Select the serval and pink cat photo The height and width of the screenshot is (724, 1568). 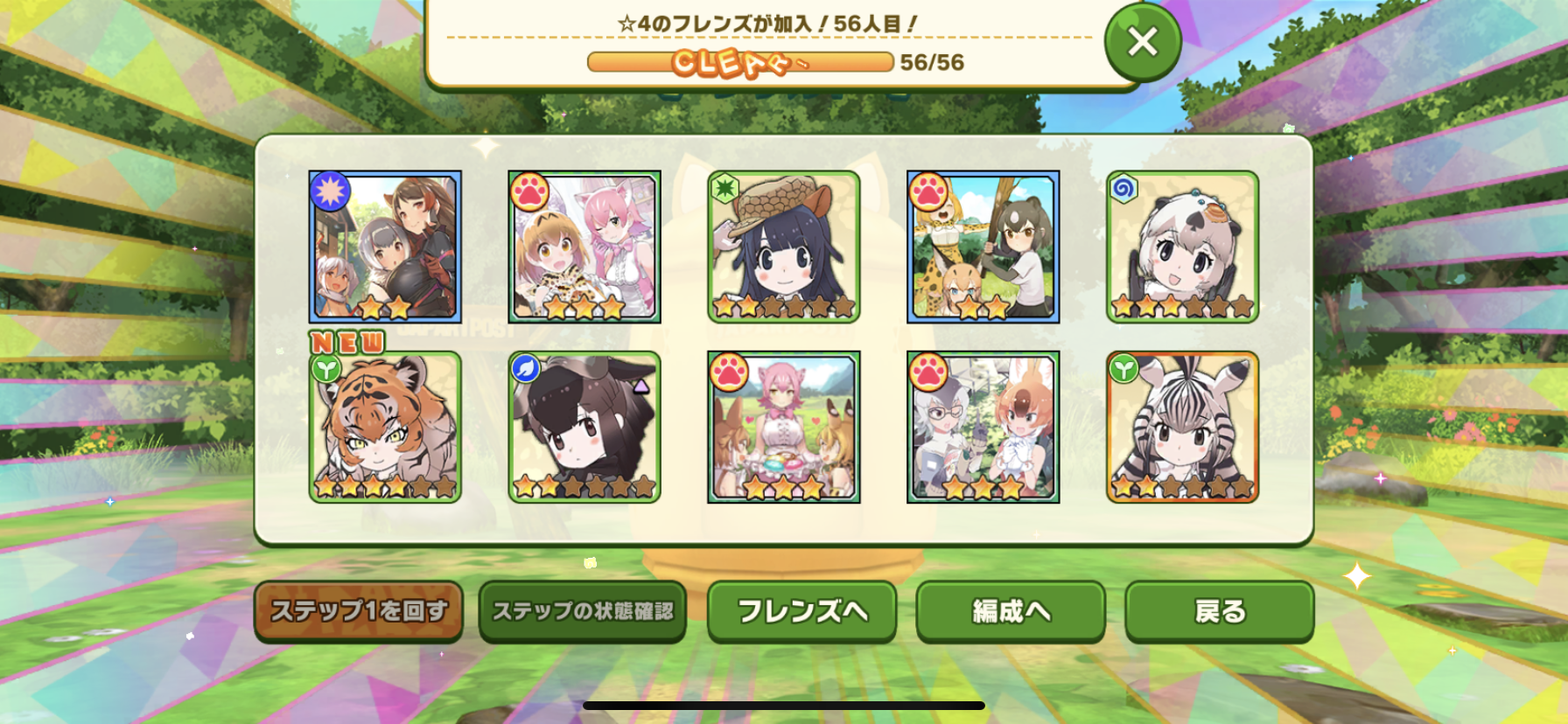pyautogui.click(x=584, y=247)
